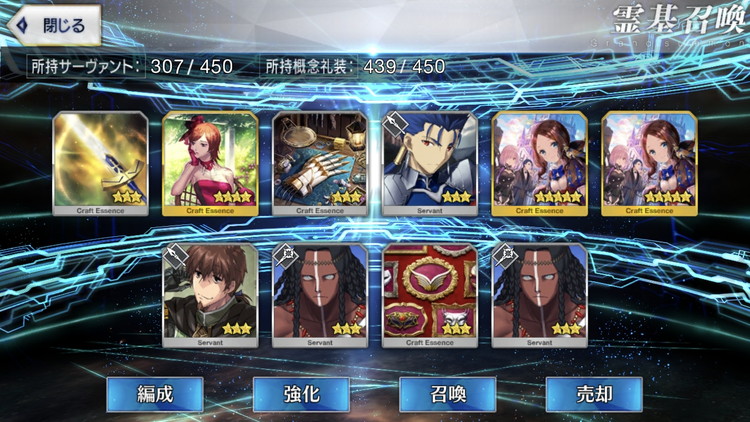Tap the 召喚 summon button
750x422 pixels.
447,394
